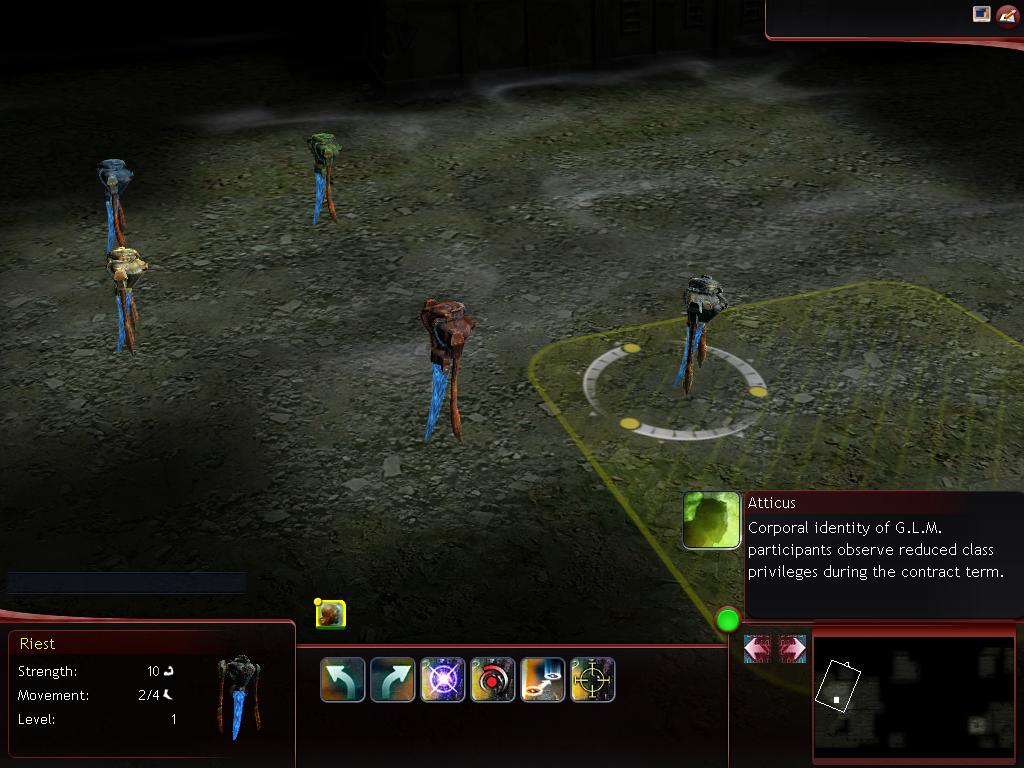
Task: Click the green round end-turn button
Action: [727, 620]
